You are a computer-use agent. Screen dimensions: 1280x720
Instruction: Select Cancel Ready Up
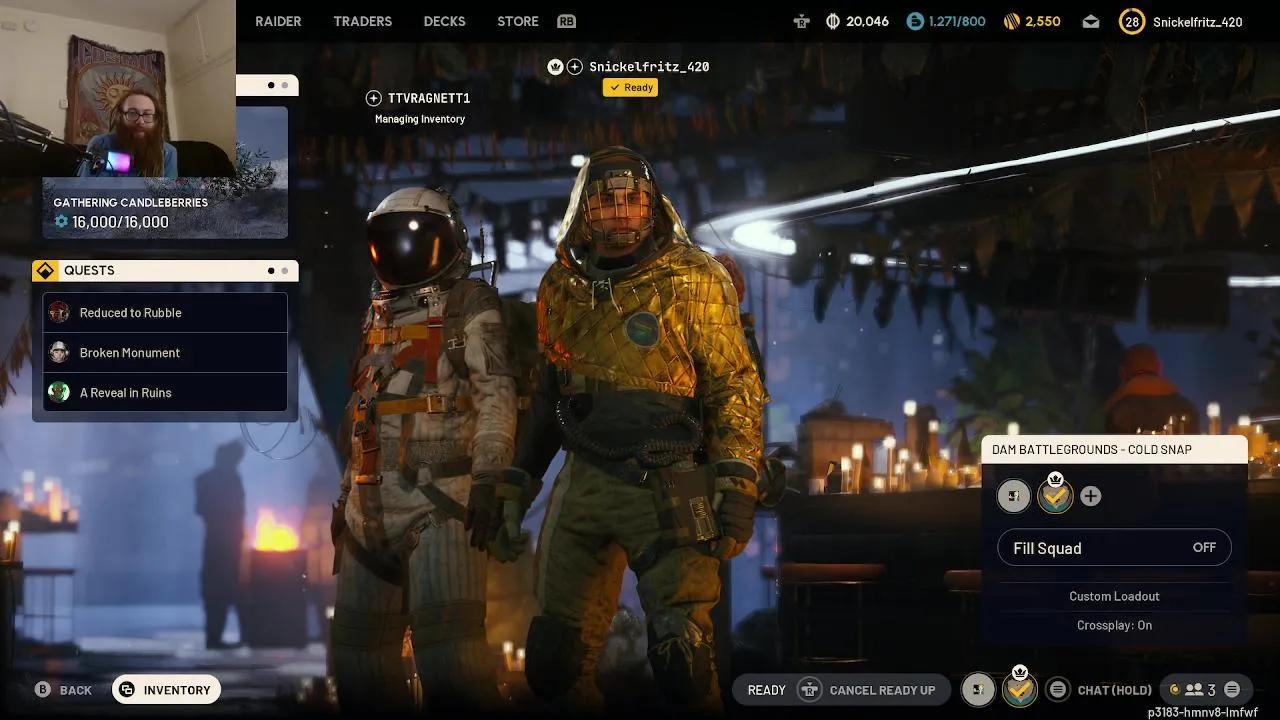point(881,689)
